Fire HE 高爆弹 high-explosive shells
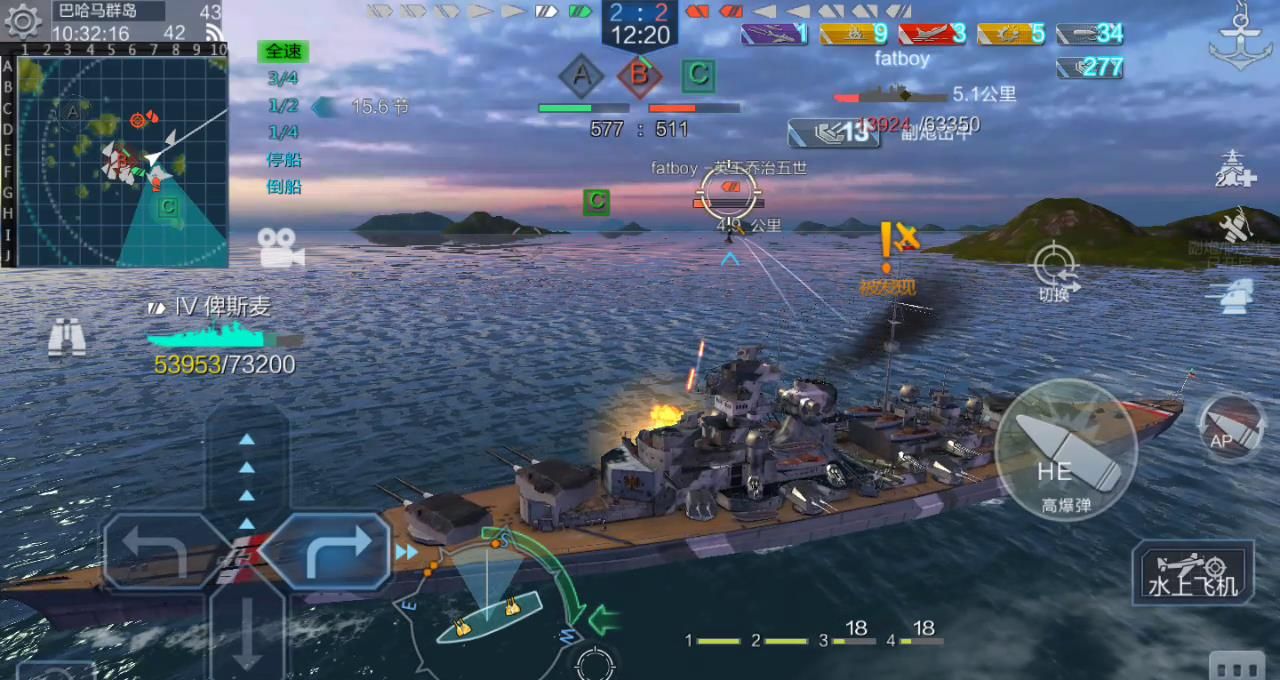The height and width of the screenshot is (680, 1280). [1066, 450]
